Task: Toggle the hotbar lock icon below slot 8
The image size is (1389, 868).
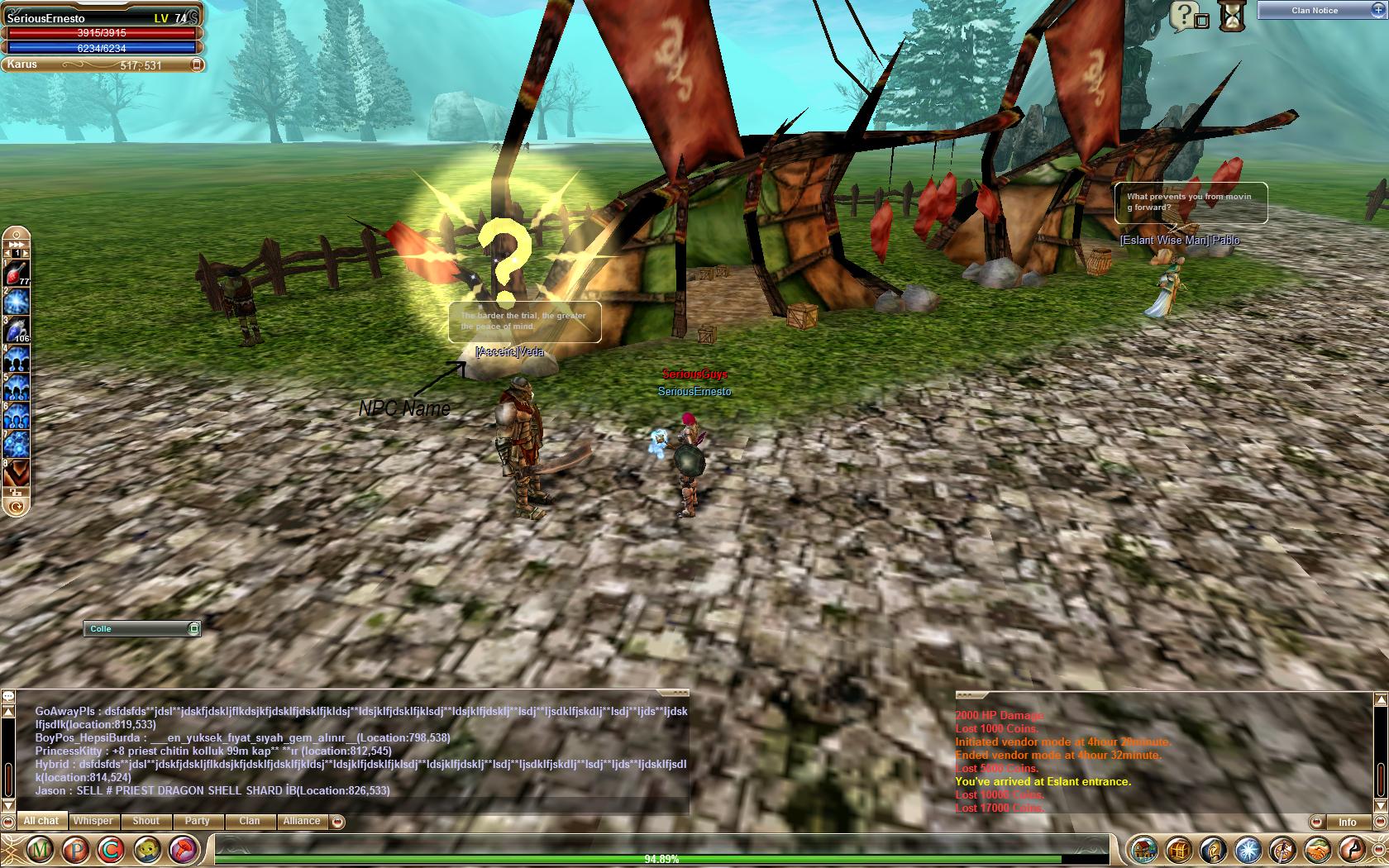Action: 17,493
